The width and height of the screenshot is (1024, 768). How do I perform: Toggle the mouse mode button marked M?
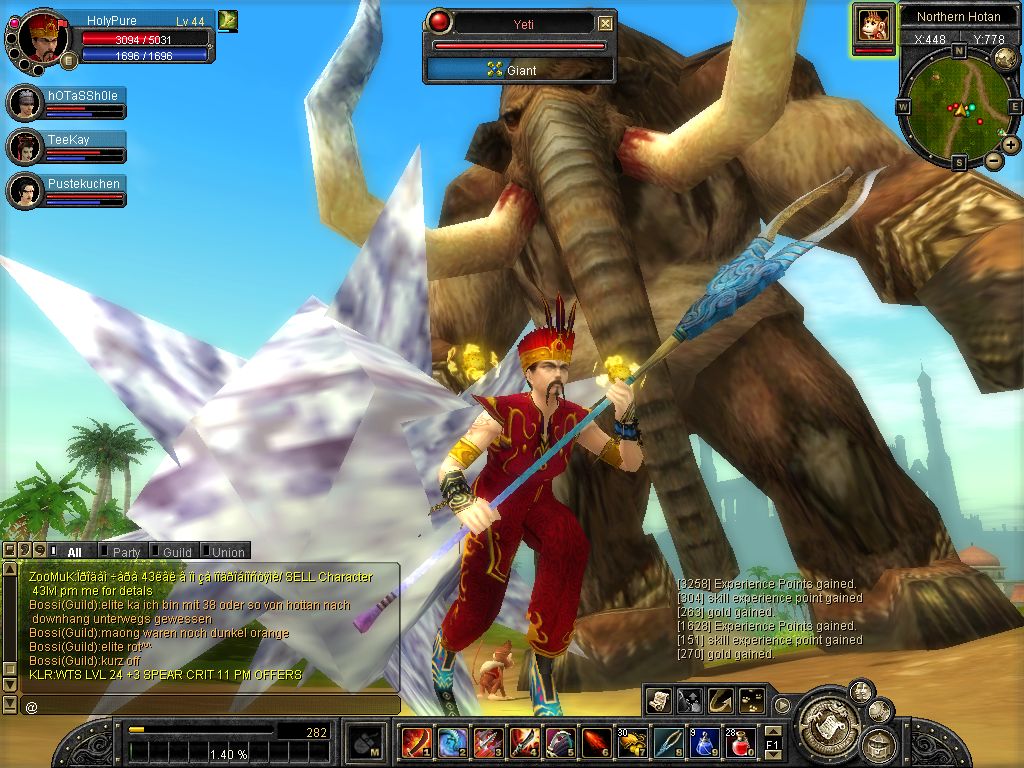tap(365, 742)
